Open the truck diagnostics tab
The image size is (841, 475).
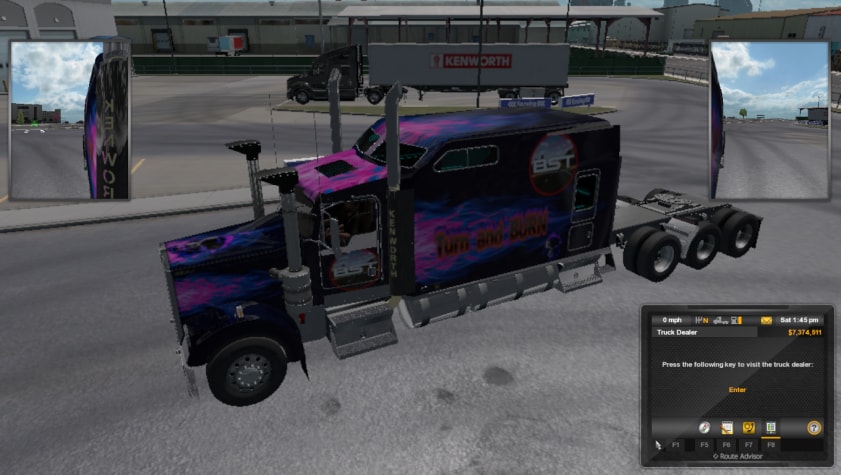[748, 427]
